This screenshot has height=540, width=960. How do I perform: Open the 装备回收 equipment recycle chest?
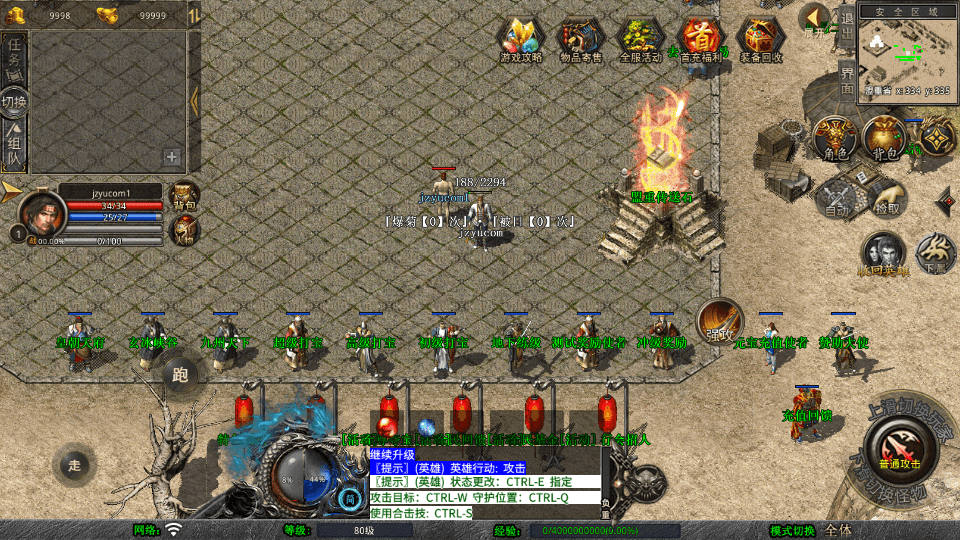coord(761,39)
